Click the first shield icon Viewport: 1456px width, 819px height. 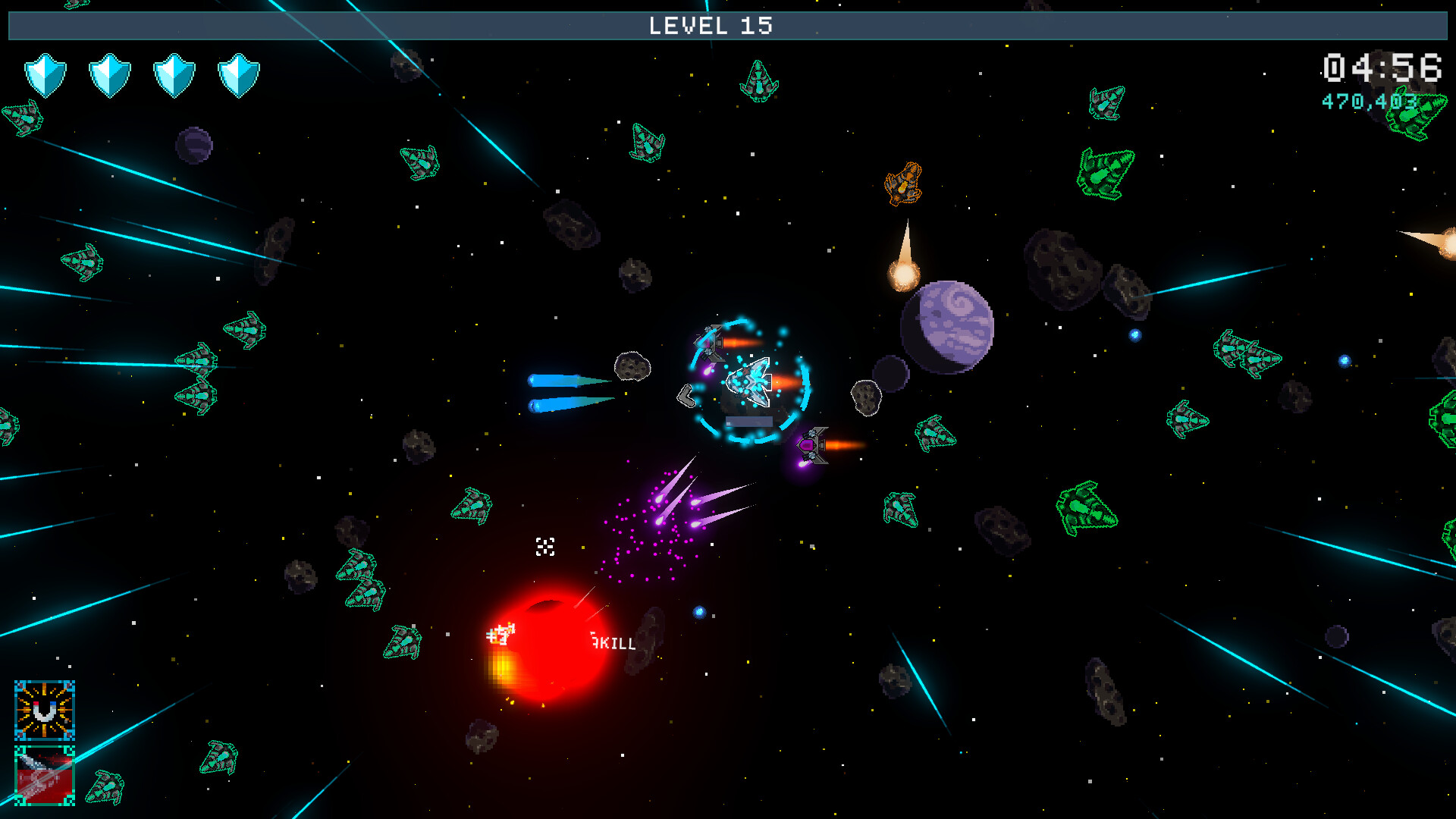pos(47,74)
